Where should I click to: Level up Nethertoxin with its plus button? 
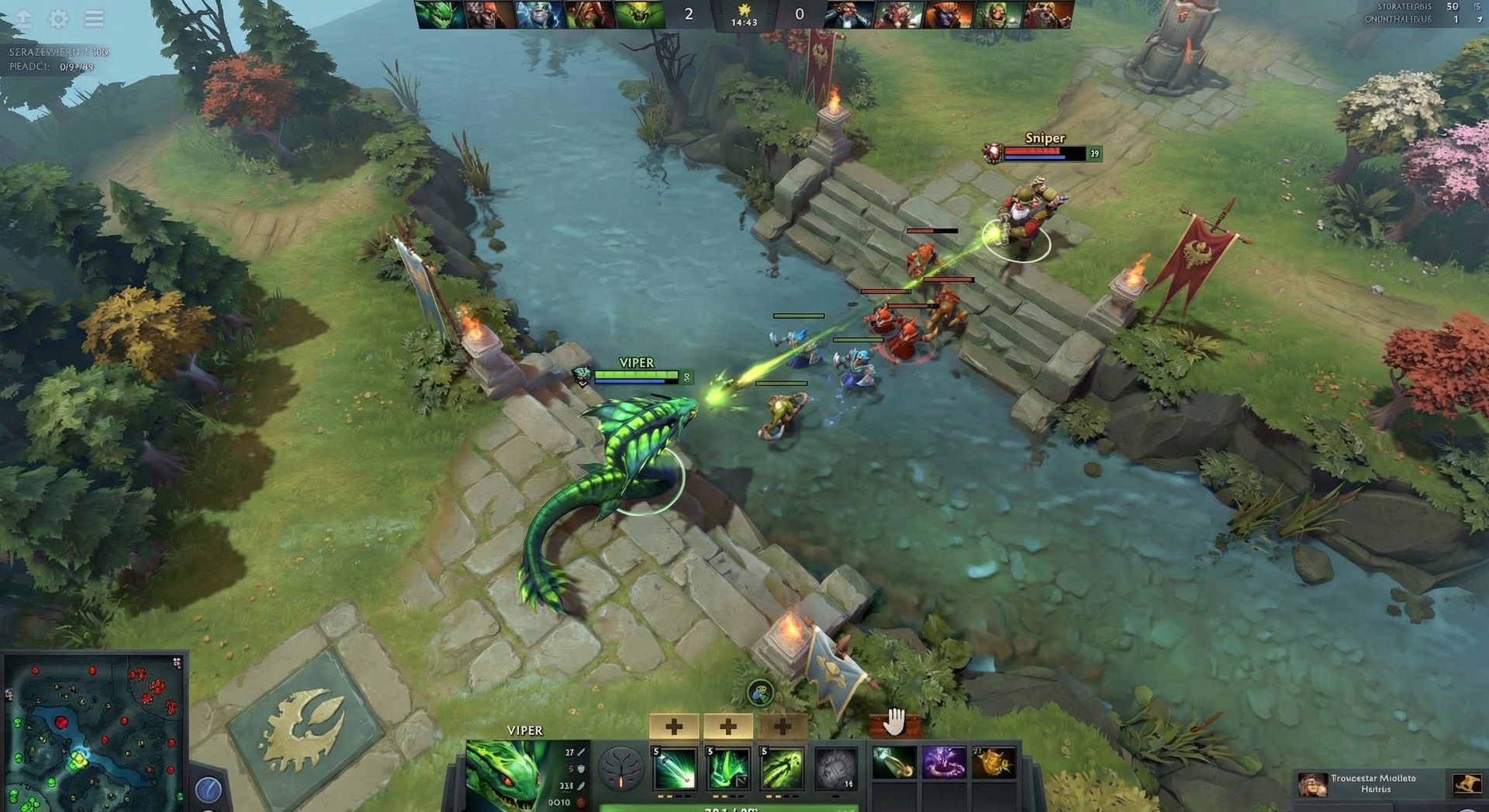tap(727, 727)
